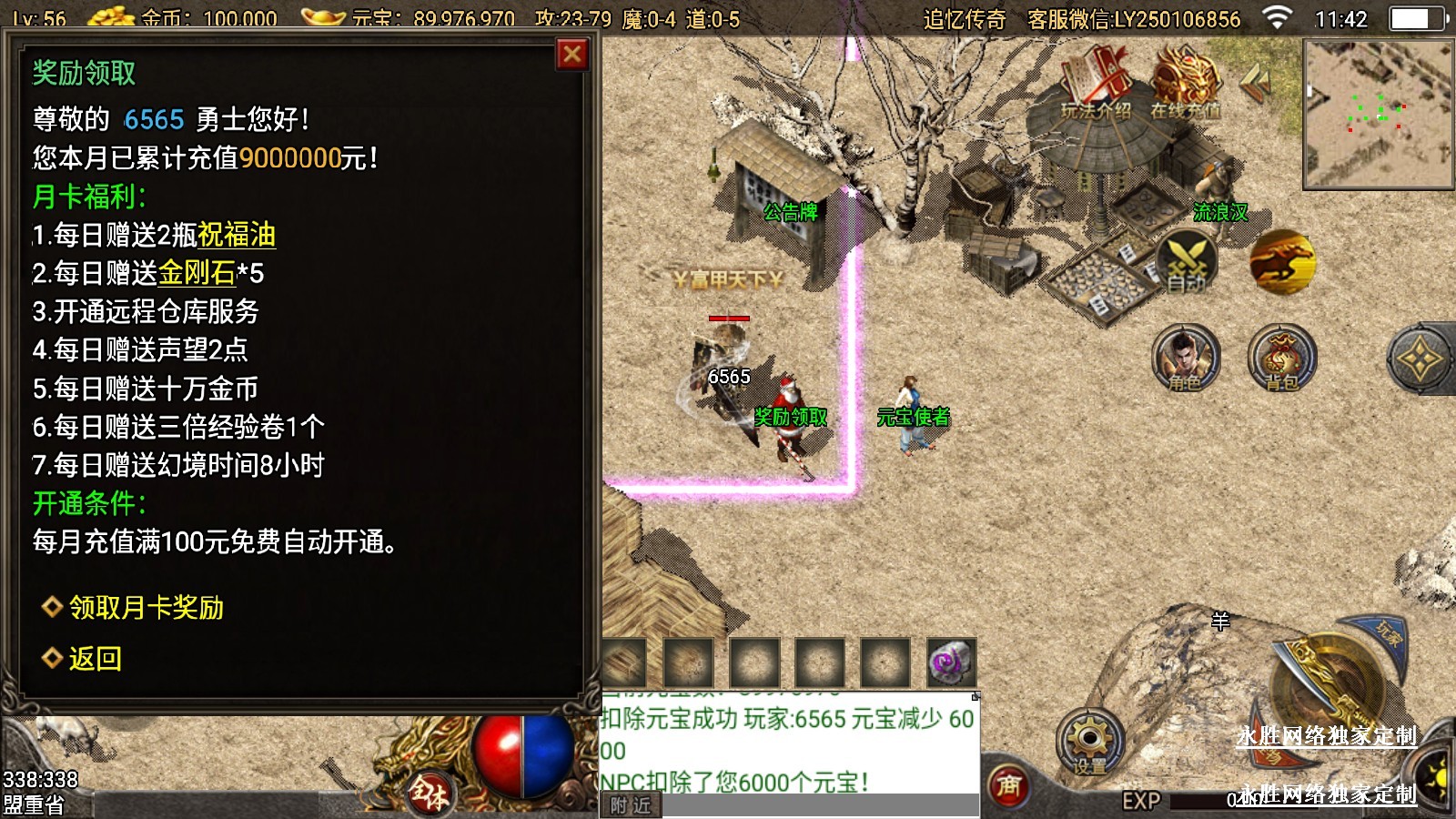Claim the monthly card reward (领取月卡奖励)

(x=146, y=608)
